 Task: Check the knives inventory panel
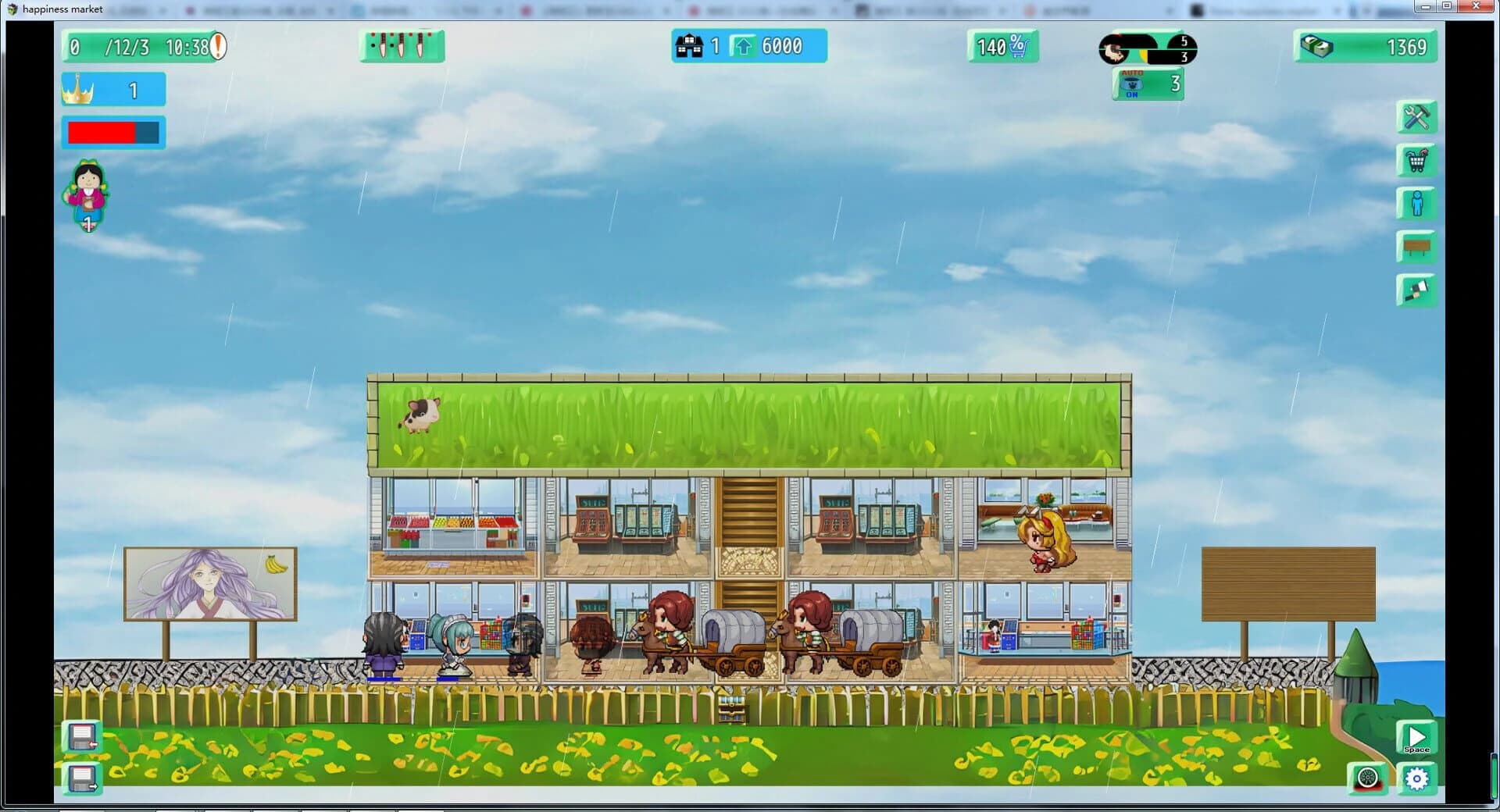[400, 45]
